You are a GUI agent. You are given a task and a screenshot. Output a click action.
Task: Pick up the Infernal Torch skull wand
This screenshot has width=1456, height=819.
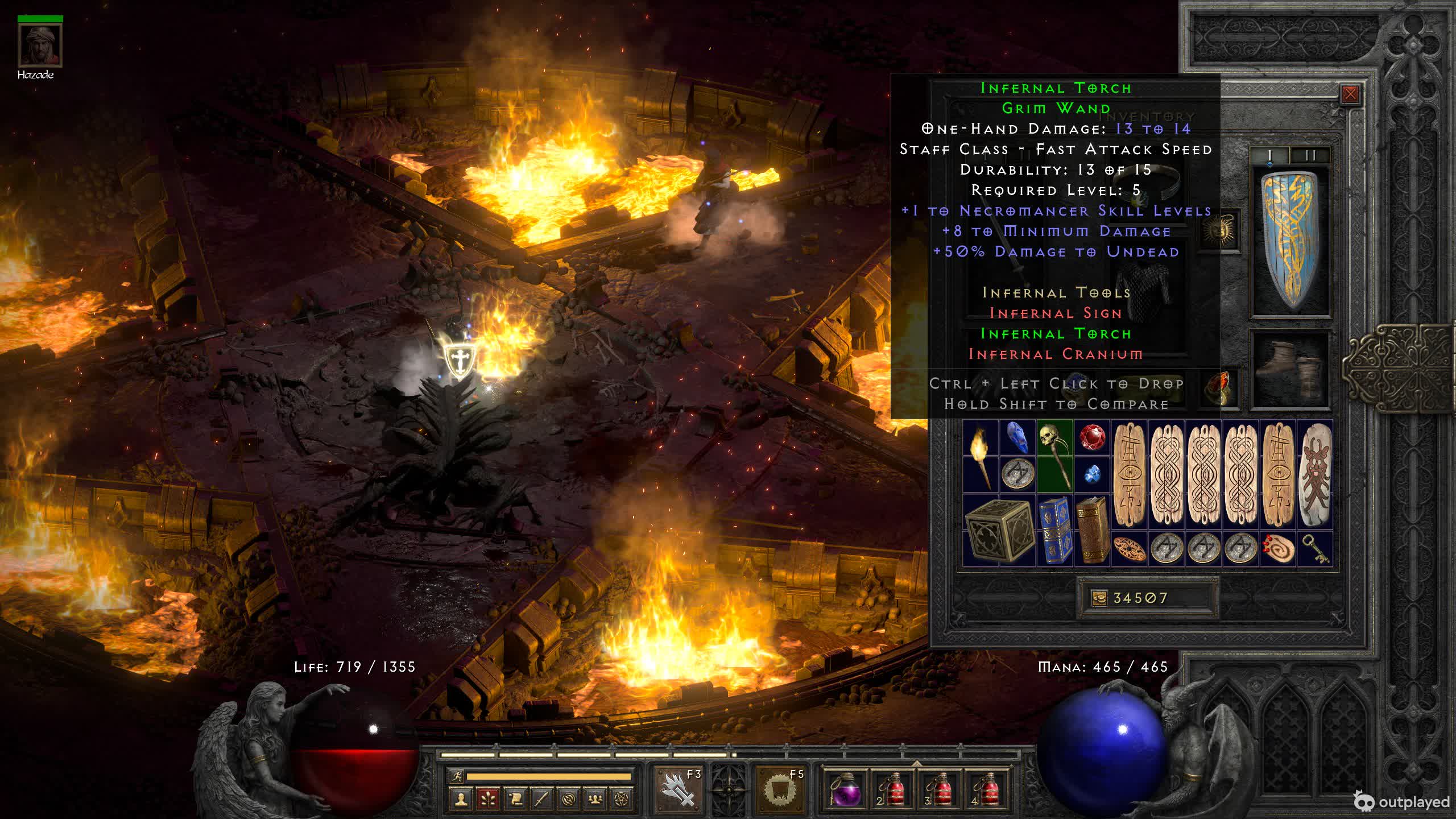[1054, 454]
